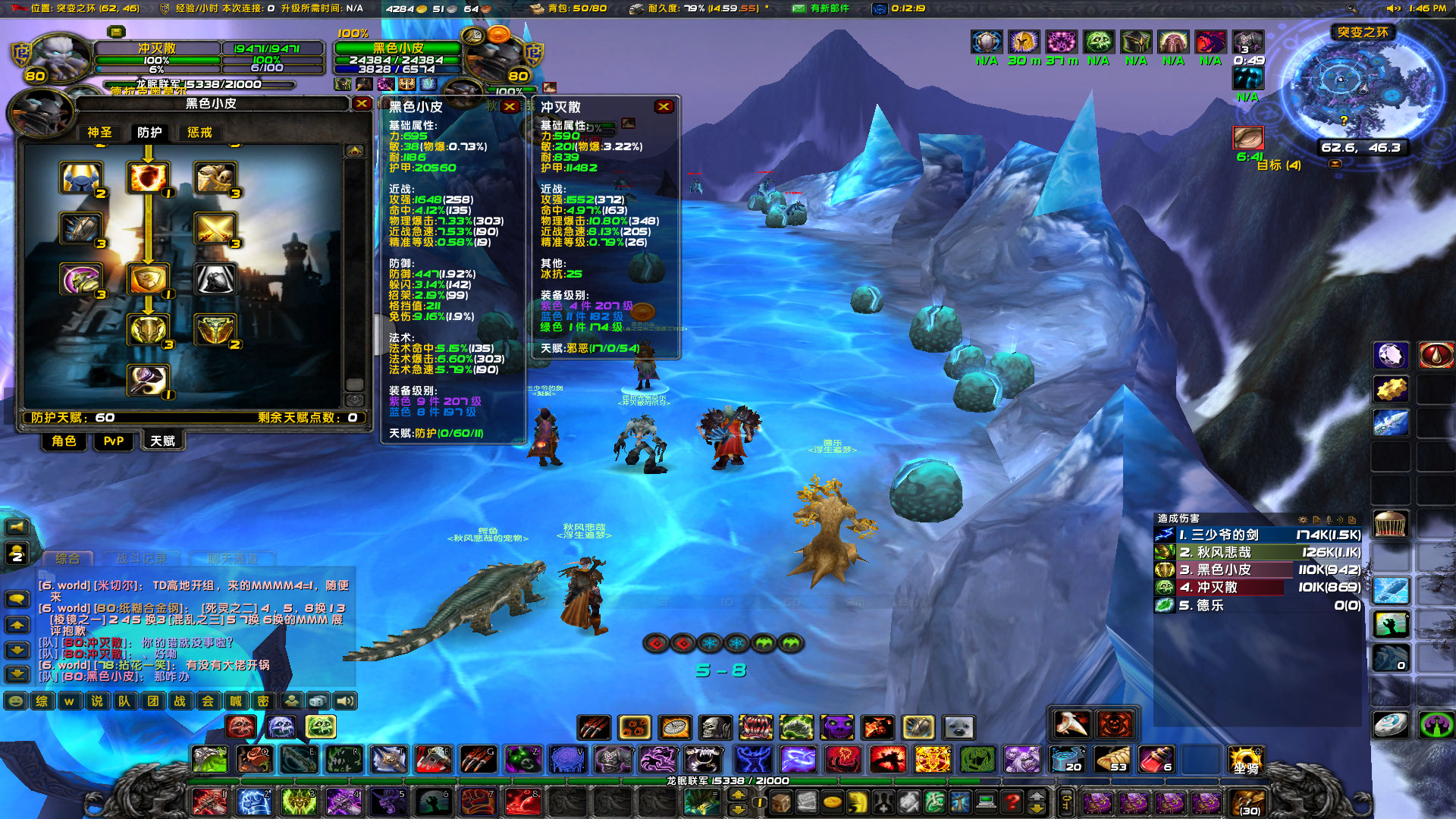Click the dice roll icon near chat buttons
Viewport: 1456px width, 819px height.
point(317,701)
